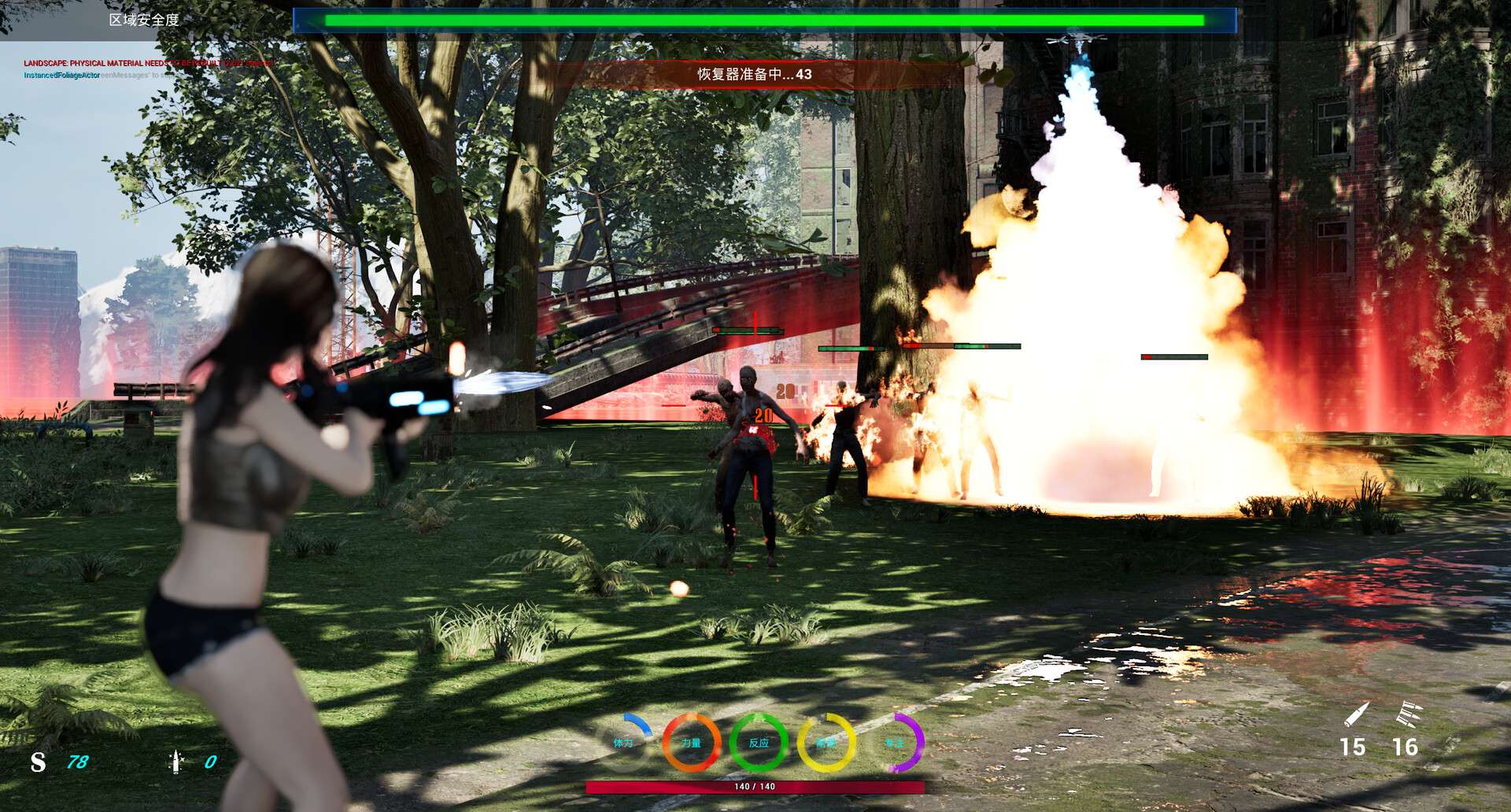Activate the orange 力量 strength ring
Viewport: 1511px width, 812px height.
691,742
